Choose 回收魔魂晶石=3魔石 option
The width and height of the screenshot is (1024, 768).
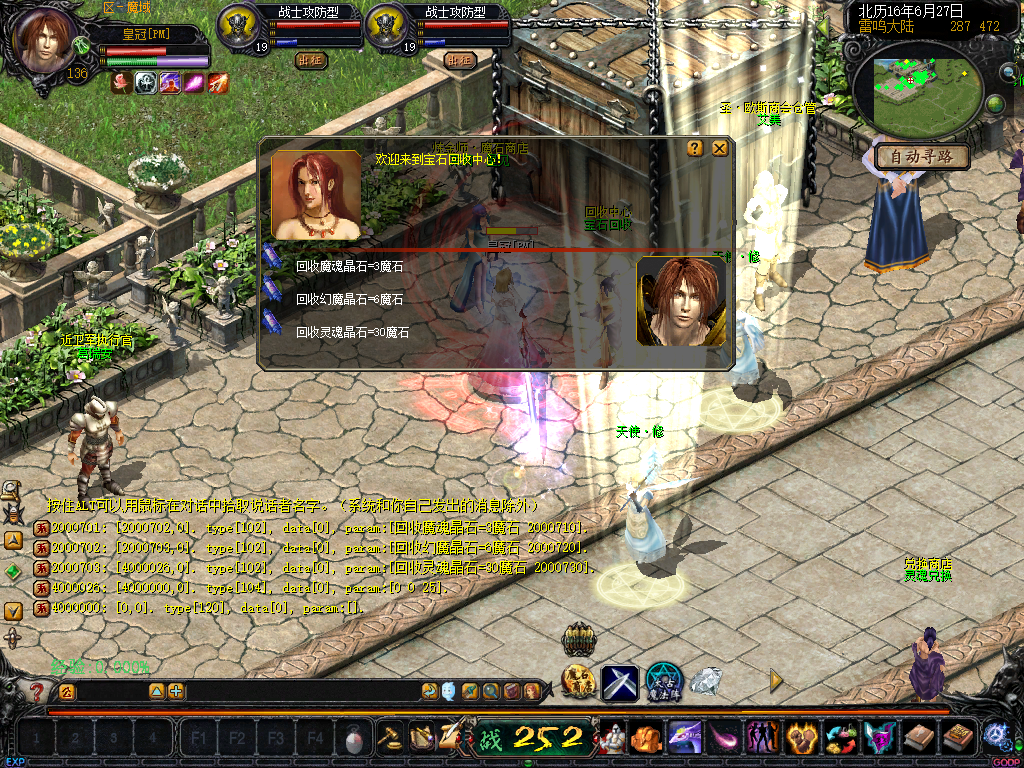click(x=349, y=267)
